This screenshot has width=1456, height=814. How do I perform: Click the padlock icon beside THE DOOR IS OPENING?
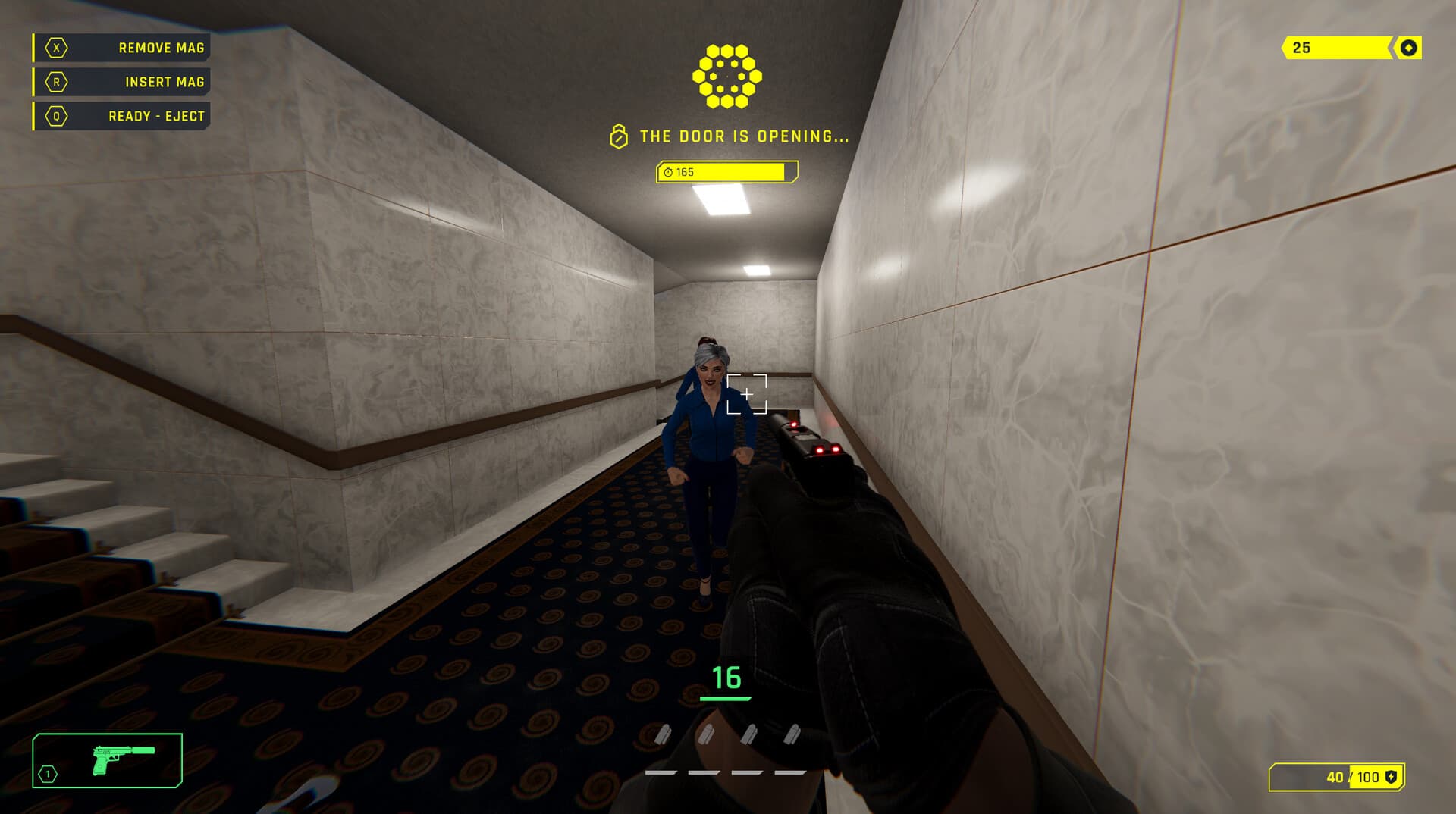tap(618, 137)
